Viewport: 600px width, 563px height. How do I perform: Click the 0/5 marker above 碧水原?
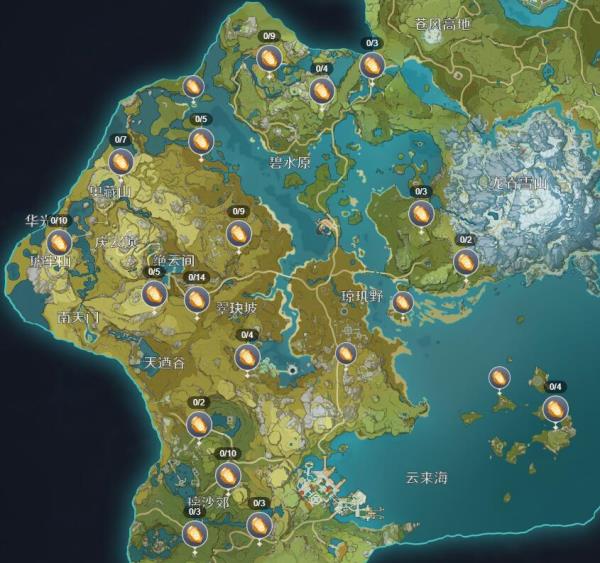201,141
